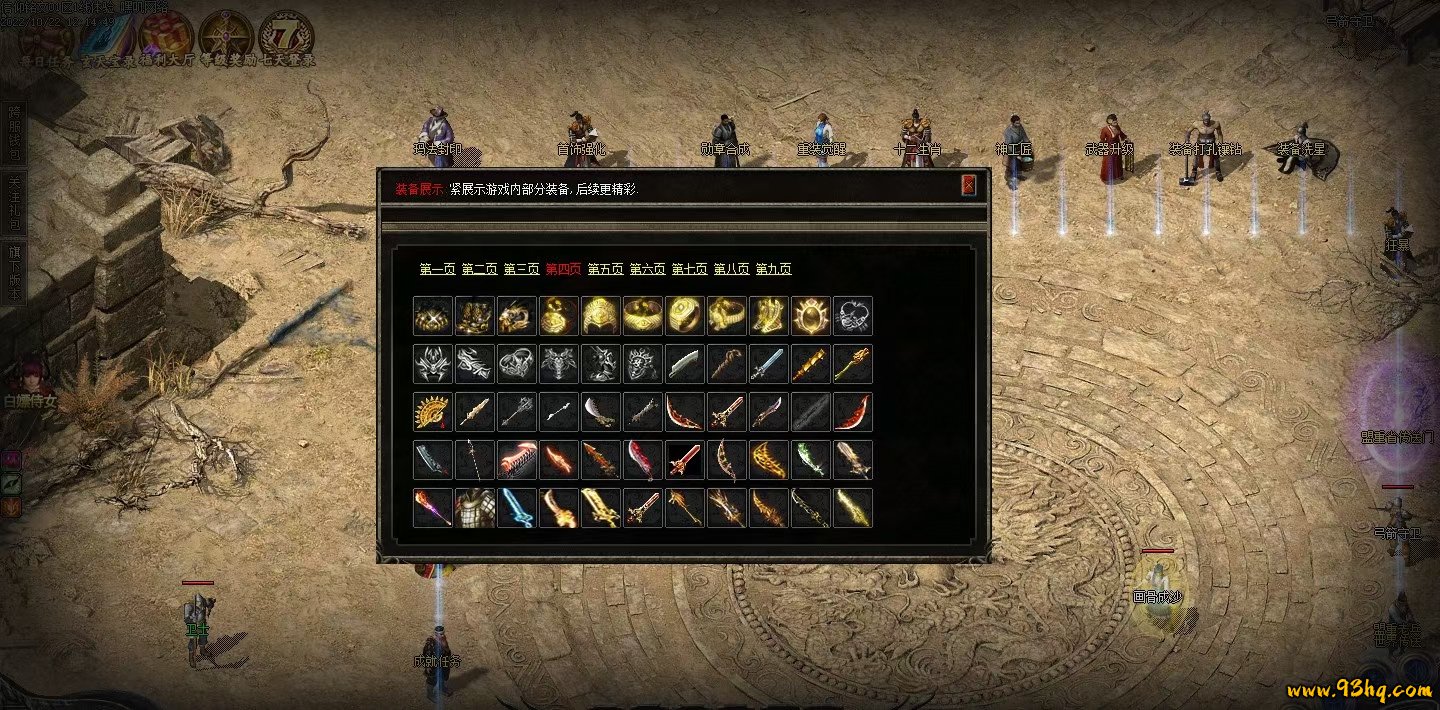Open the 第八页 equipment page
This screenshot has height=710, width=1440.
click(731, 269)
